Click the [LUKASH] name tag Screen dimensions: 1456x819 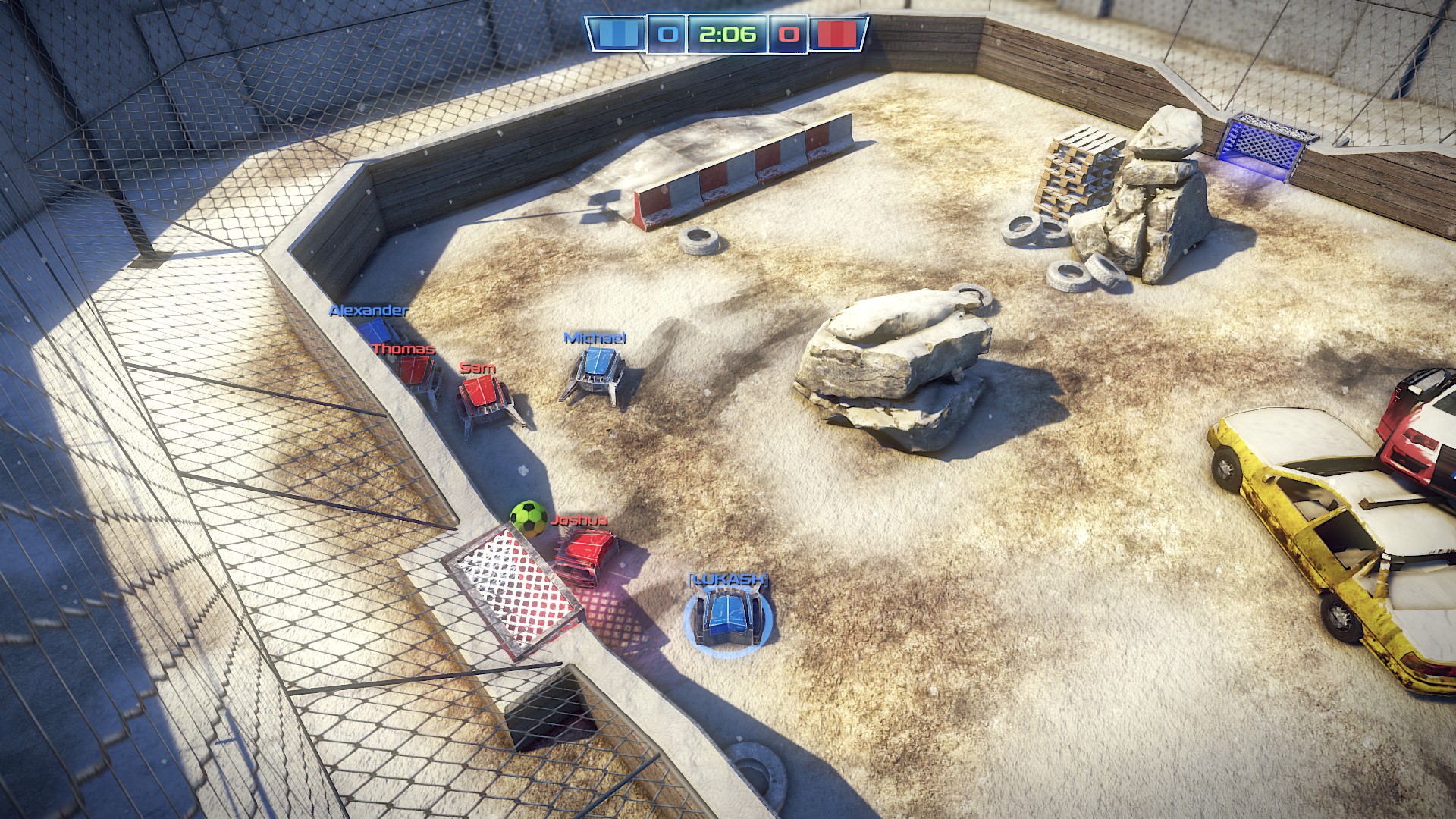(x=727, y=578)
